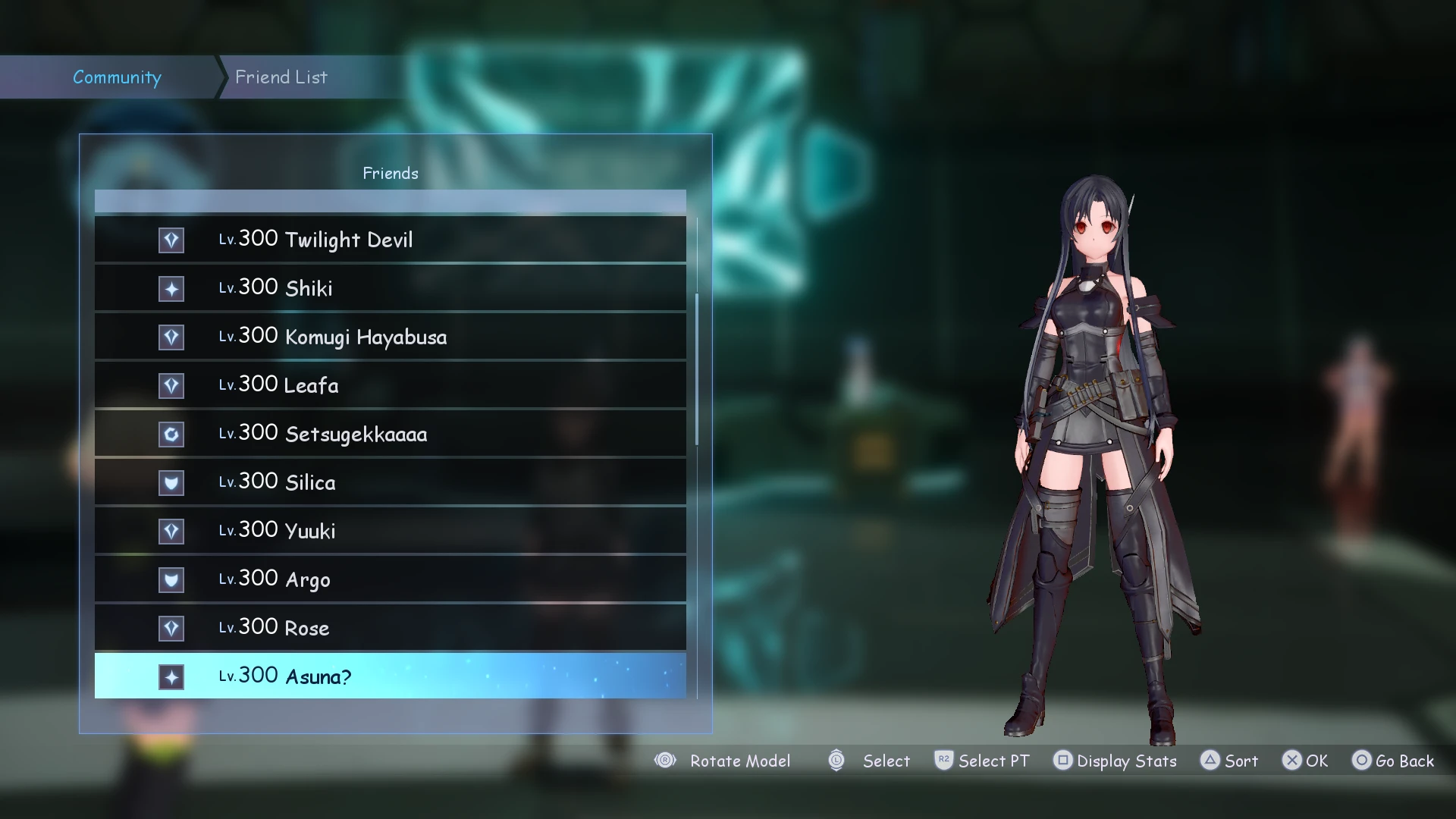Select Leafa in the friend list
The height and width of the screenshot is (819, 1456).
[x=390, y=385]
